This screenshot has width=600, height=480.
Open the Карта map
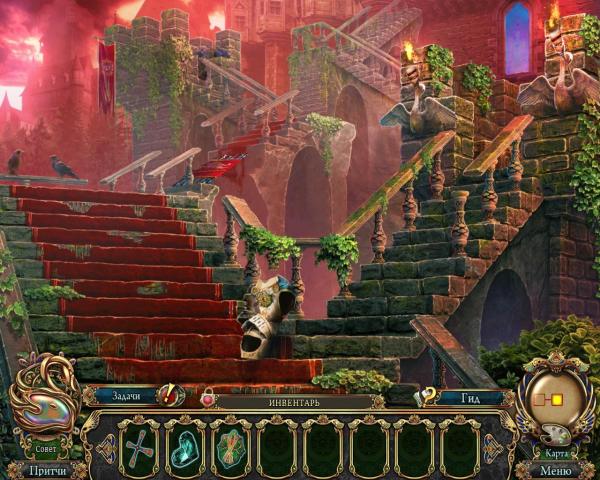[x=557, y=408]
